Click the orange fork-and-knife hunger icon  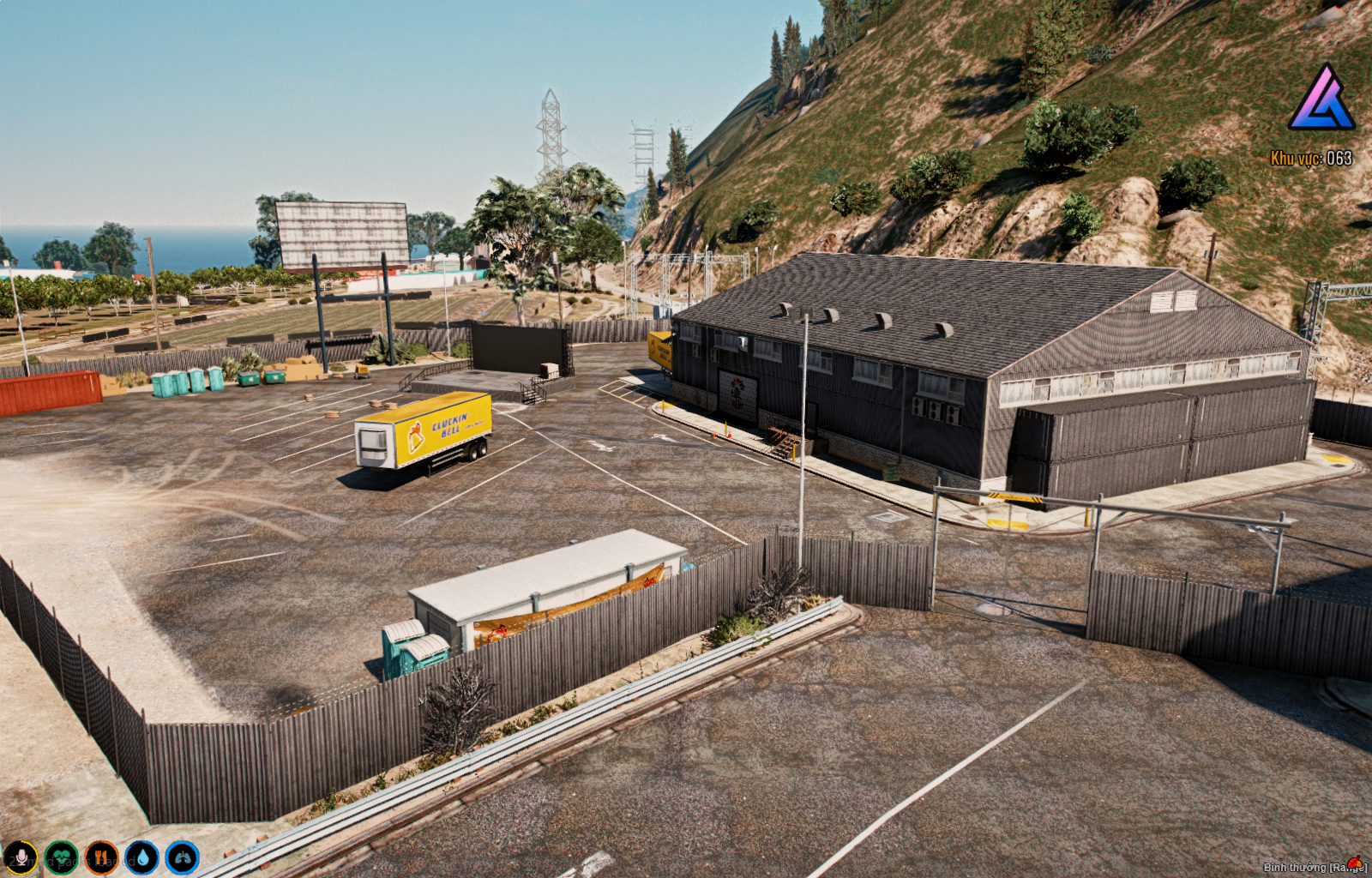[x=101, y=857]
